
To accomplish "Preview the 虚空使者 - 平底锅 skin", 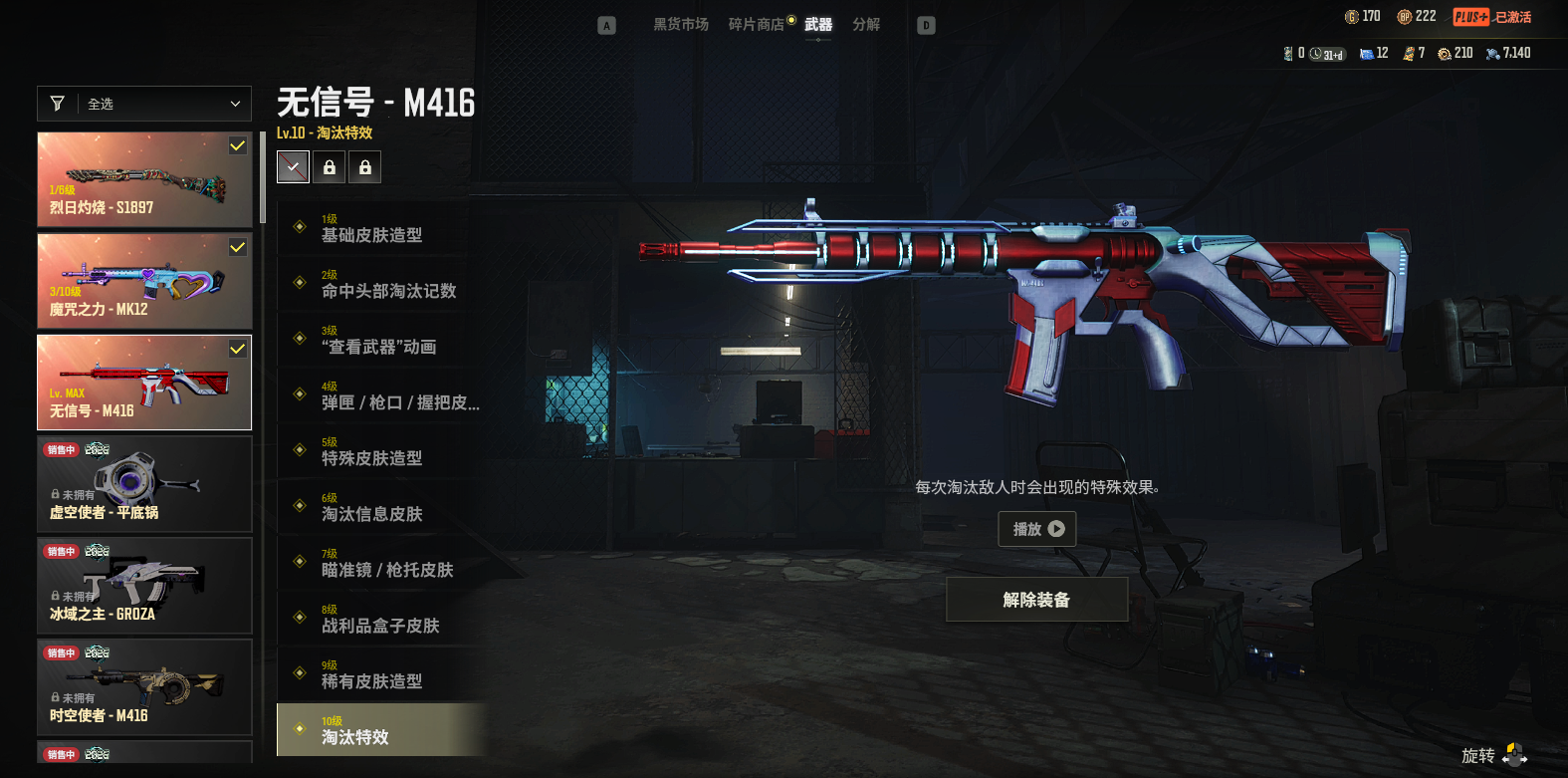I will point(144,484).
